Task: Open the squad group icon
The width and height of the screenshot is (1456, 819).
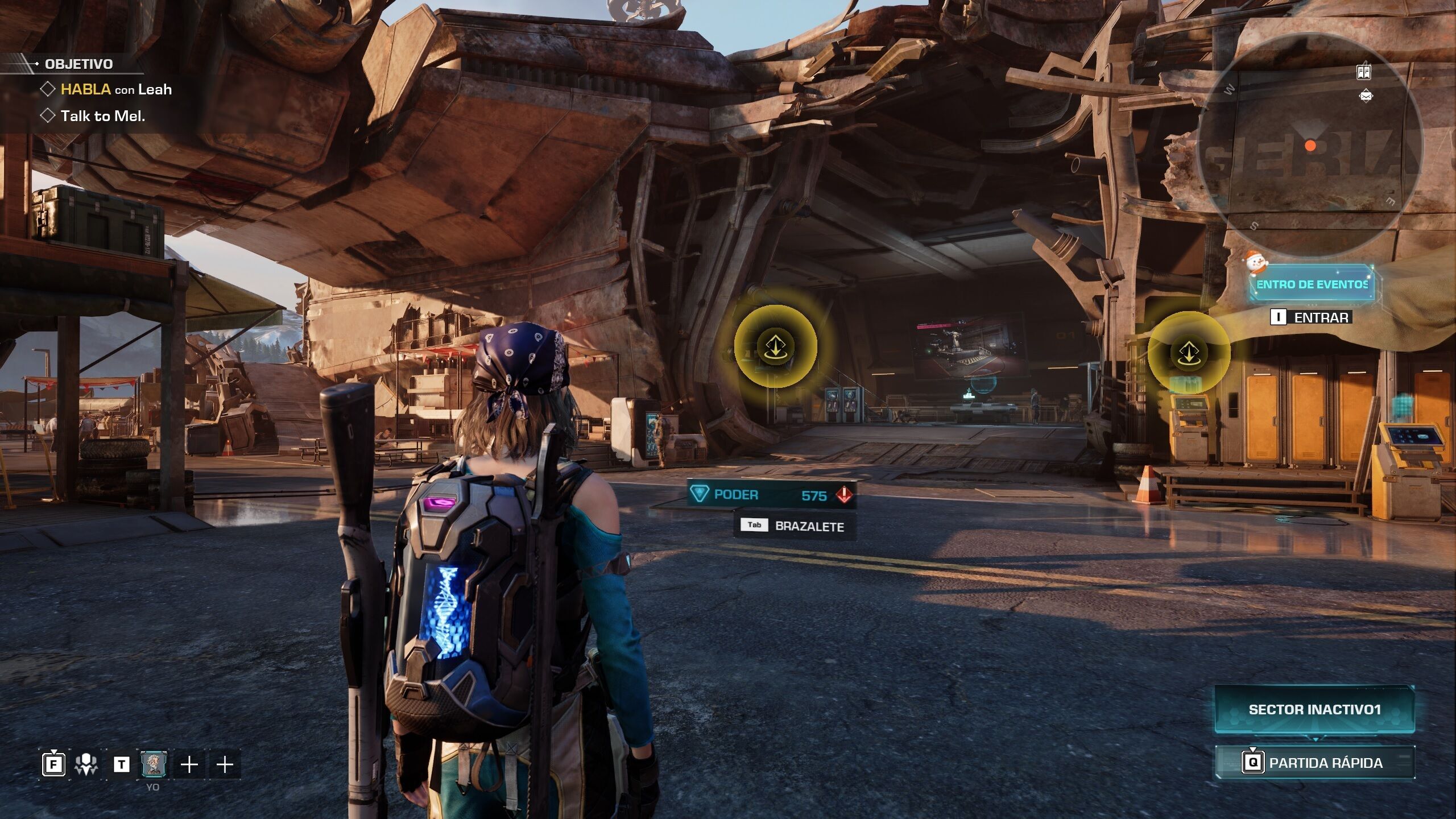Action: [x=86, y=764]
